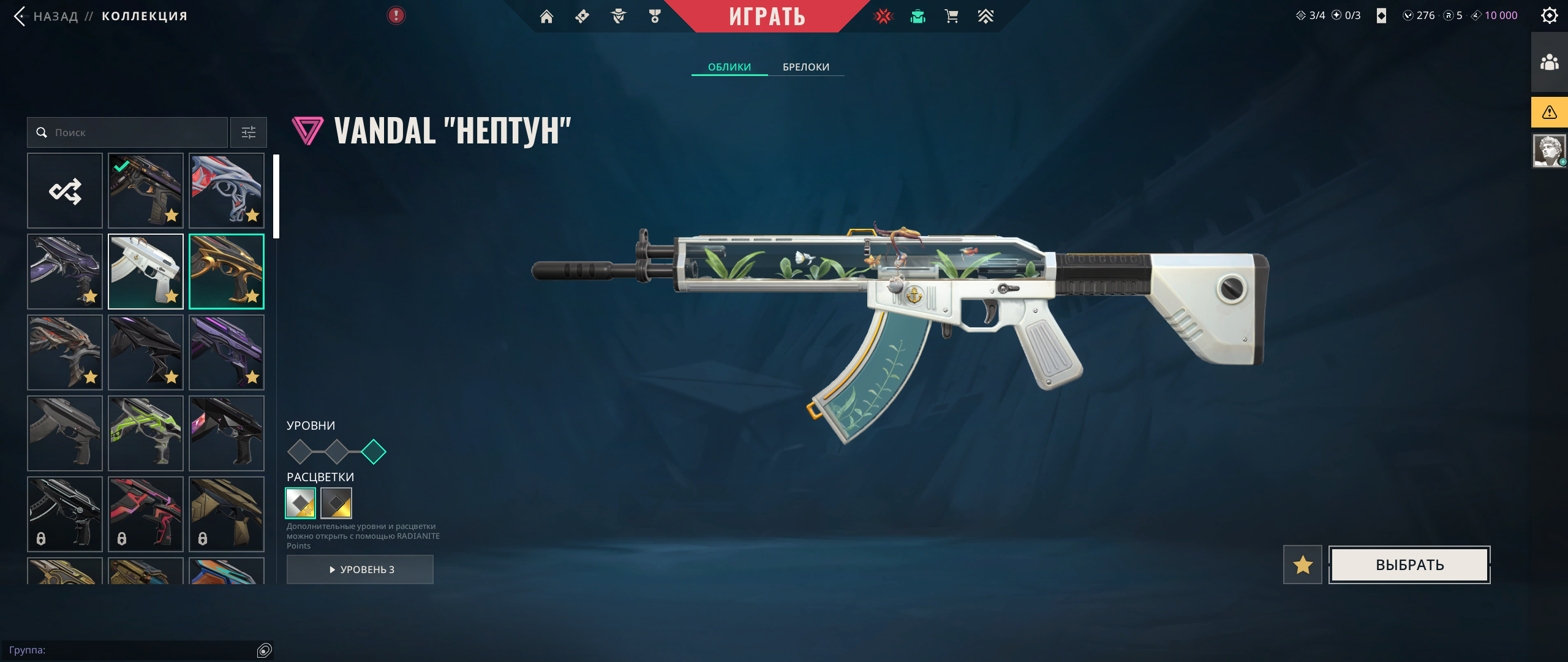Click the red ИГРАТЬ play button
This screenshot has width=1568, height=662.
tap(767, 17)
